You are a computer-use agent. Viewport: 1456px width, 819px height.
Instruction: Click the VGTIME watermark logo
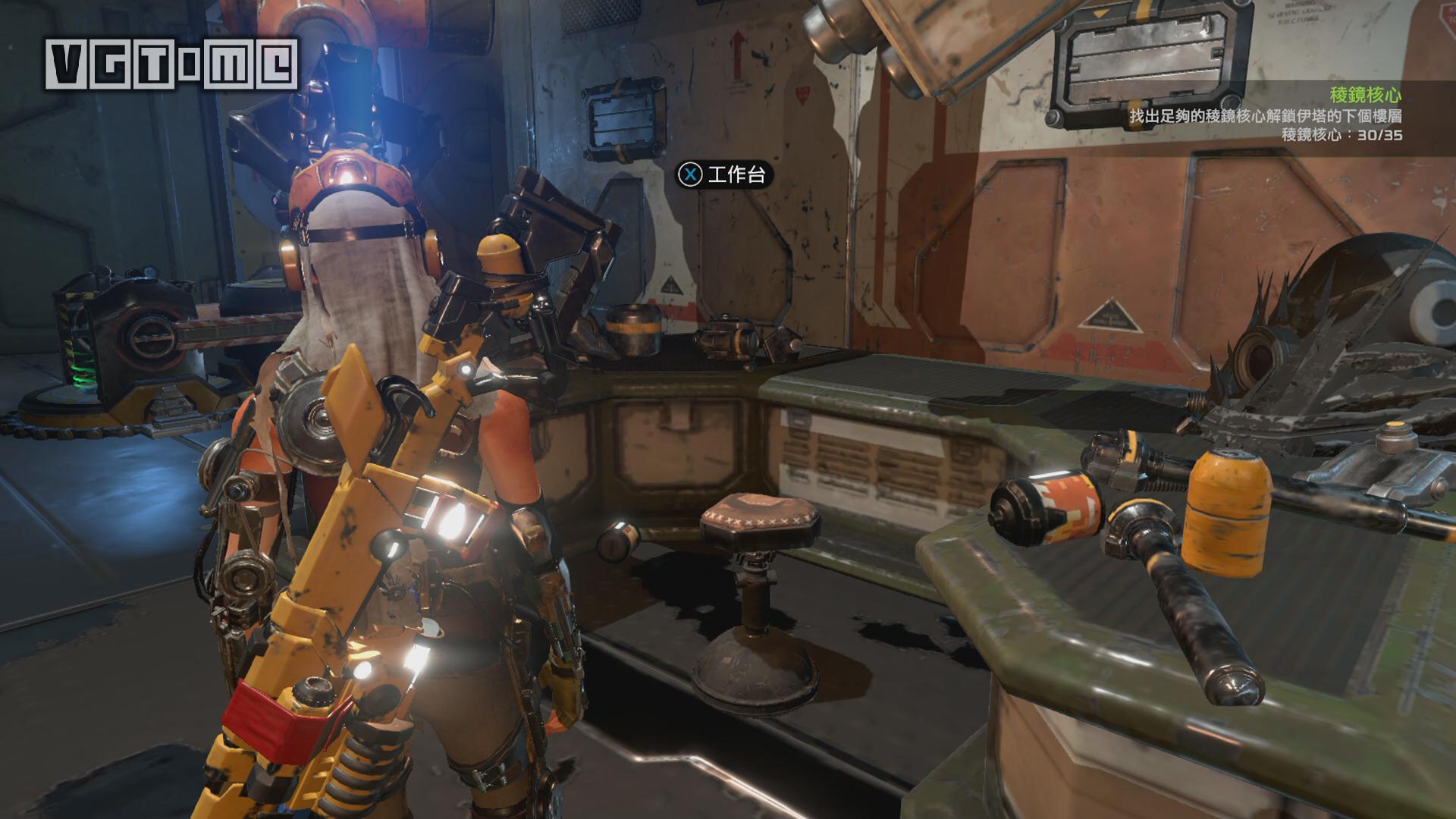click(x=171, y=64)
